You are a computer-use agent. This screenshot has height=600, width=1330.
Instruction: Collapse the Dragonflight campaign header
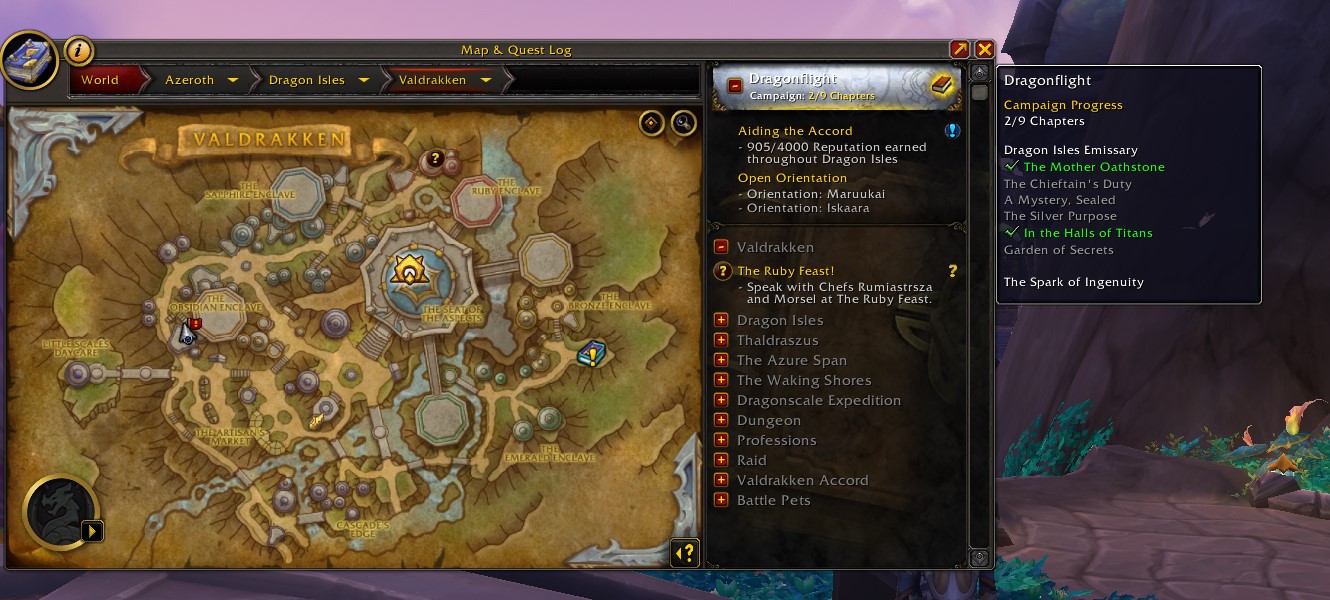[x=735, y=86]
